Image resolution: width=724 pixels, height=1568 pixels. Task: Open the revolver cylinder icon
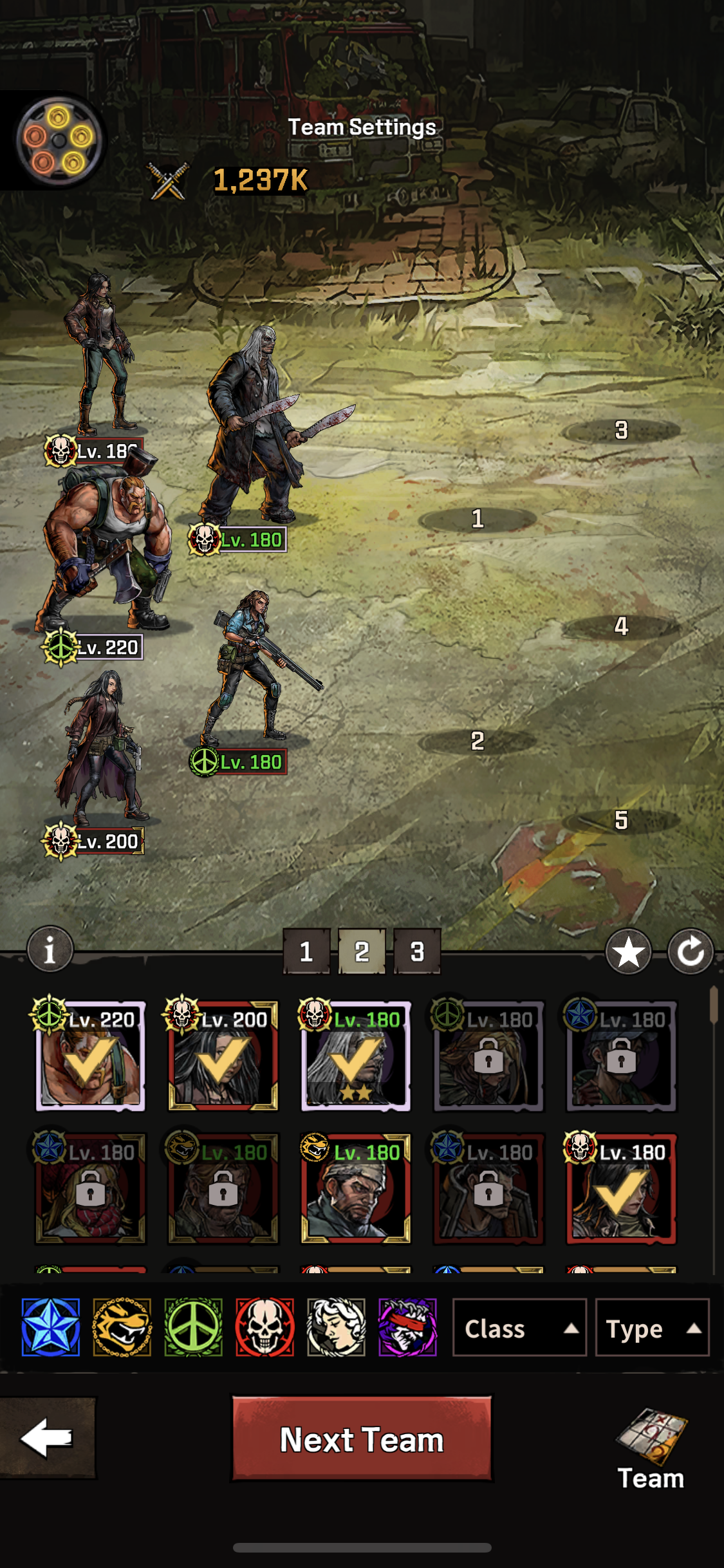(58, 140)
